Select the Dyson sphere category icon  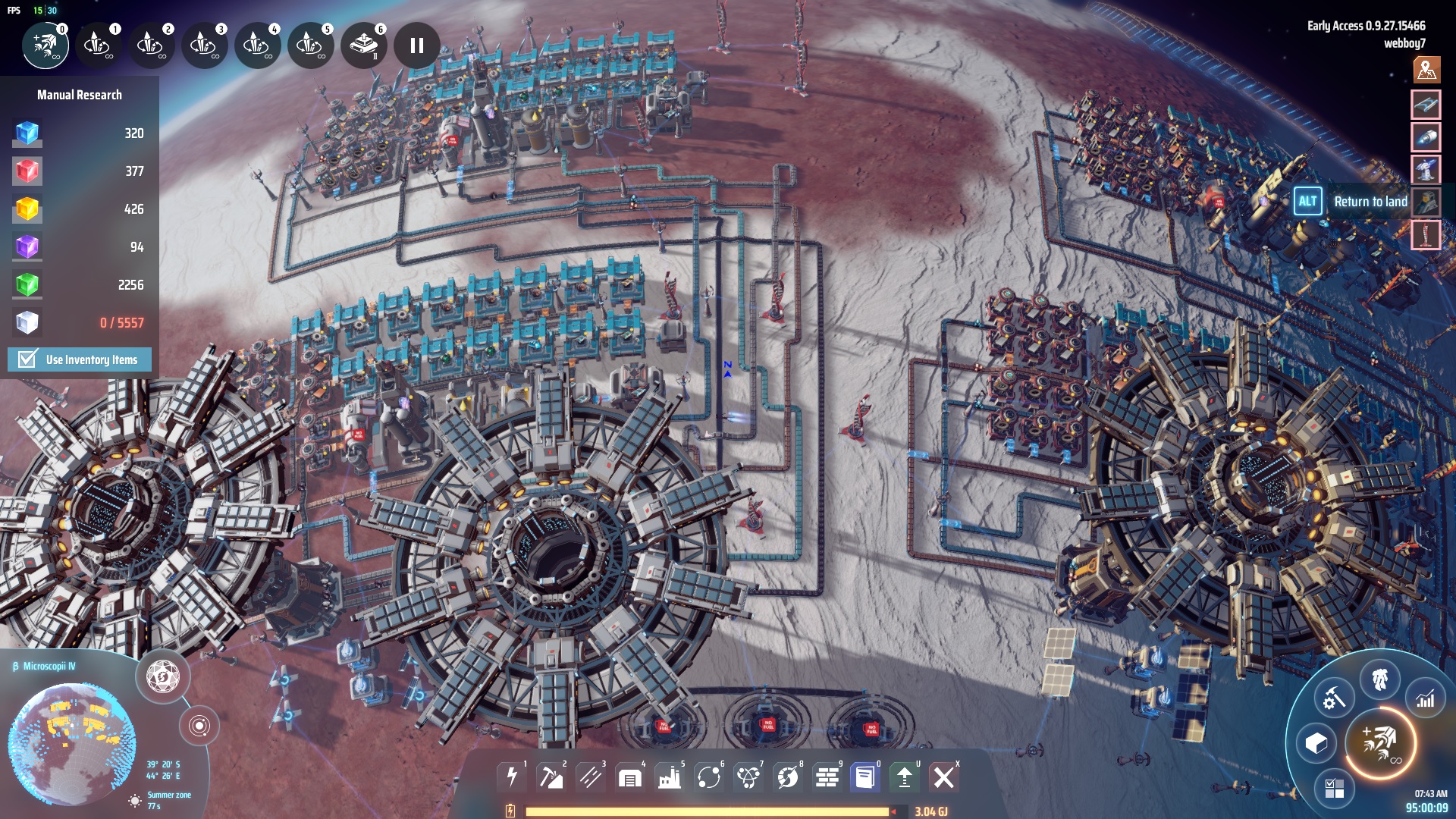[x=788, y=777]
